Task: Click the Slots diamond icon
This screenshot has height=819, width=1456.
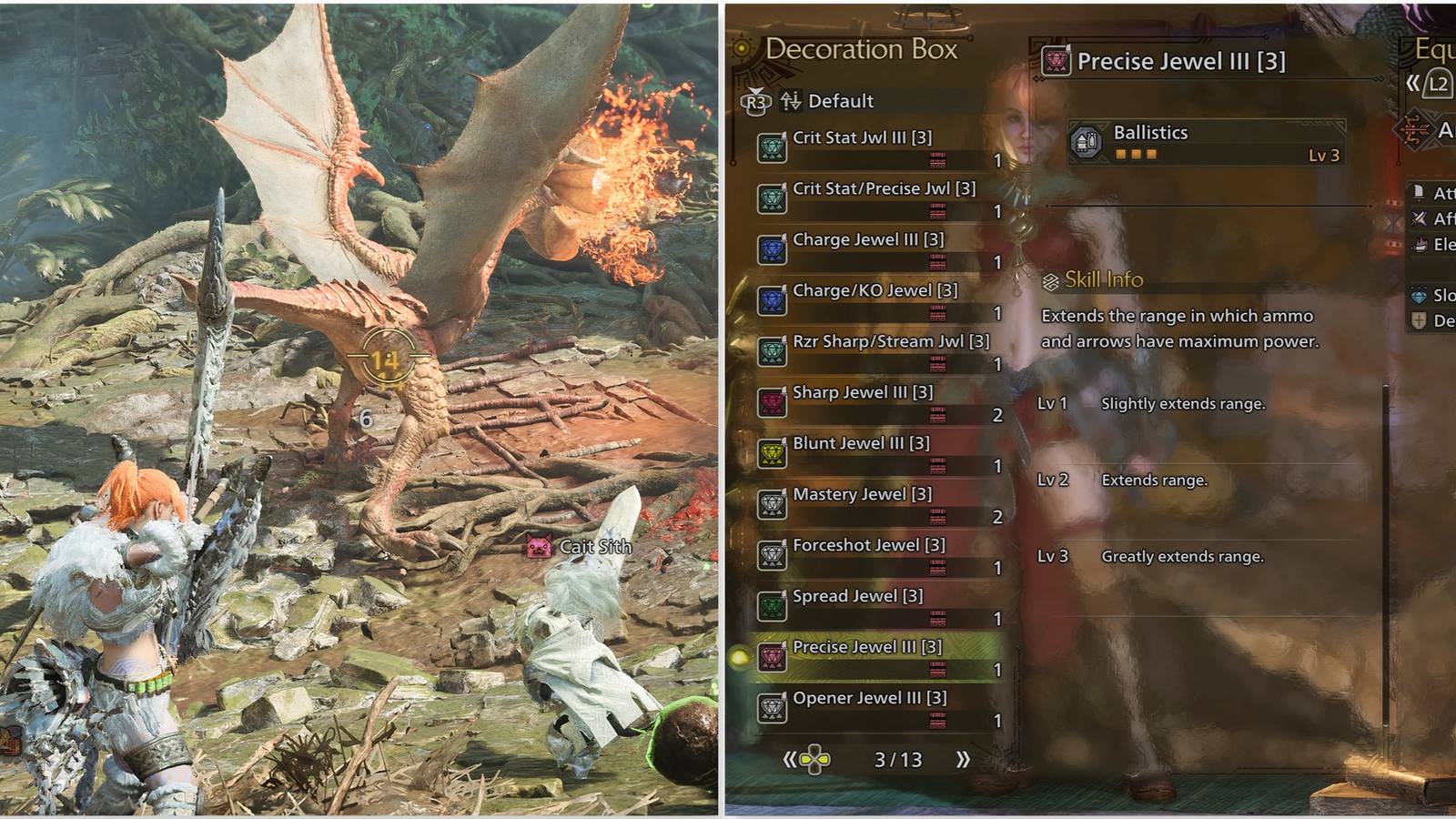Action: (1419, 296)
